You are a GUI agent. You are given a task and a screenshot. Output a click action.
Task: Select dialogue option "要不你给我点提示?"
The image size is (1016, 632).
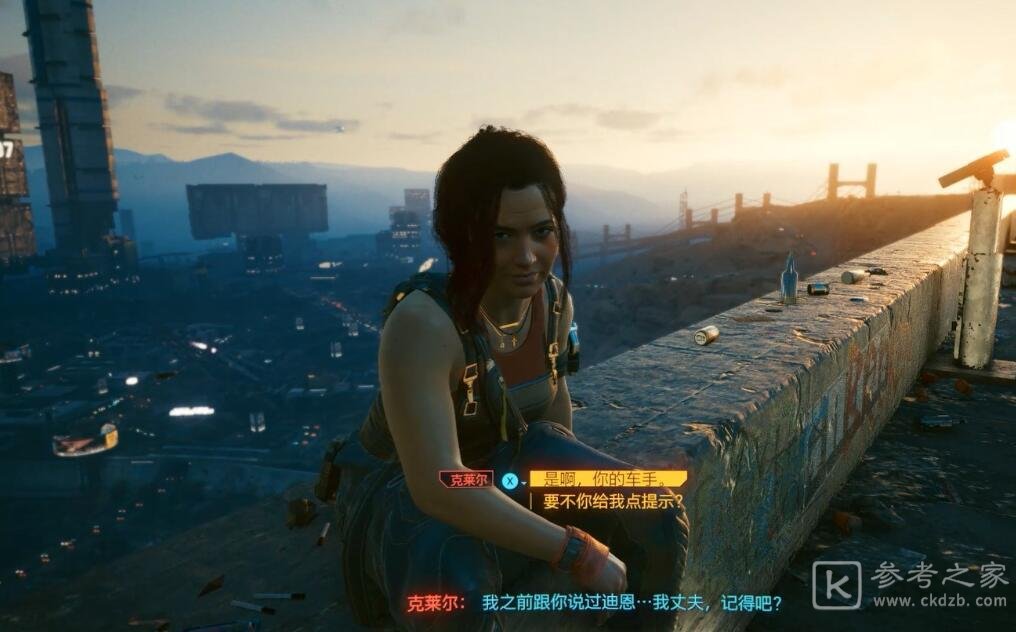[x=613, y=502]
